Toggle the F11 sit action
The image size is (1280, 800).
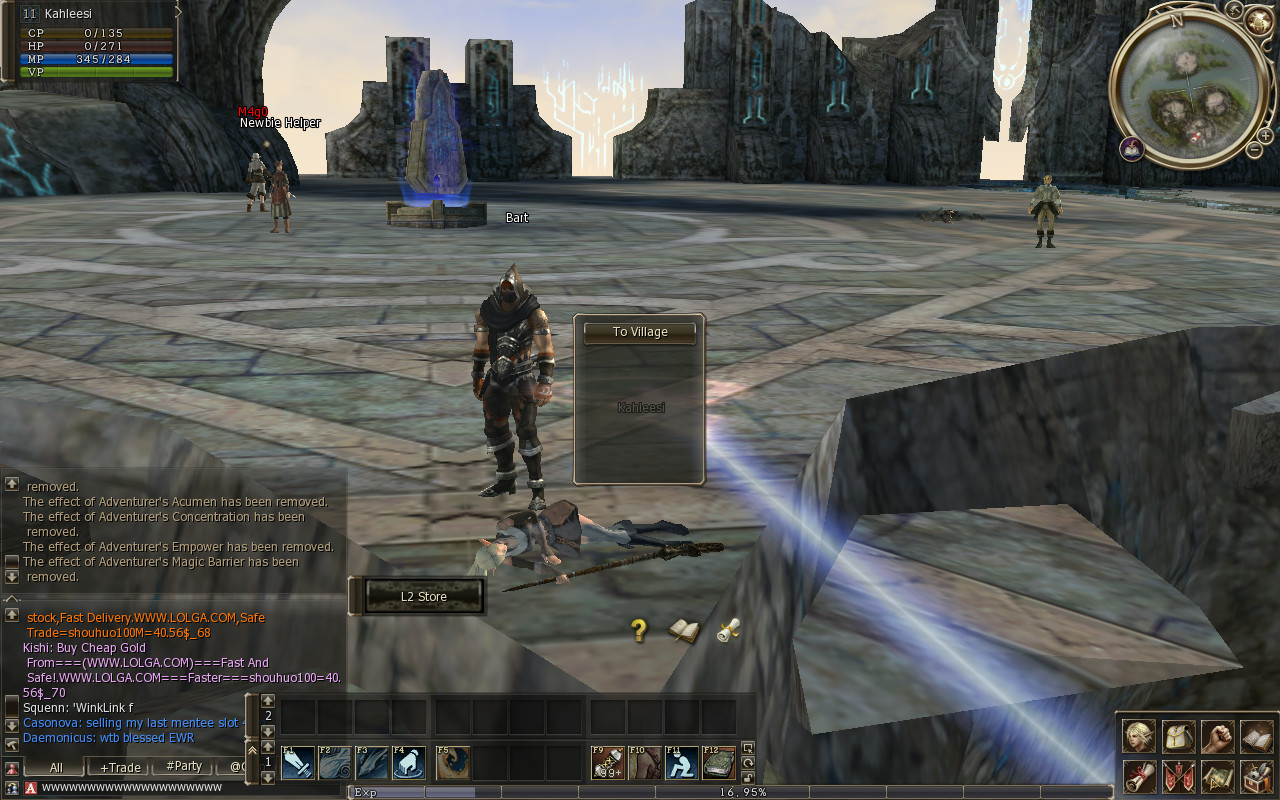[682, 763]
